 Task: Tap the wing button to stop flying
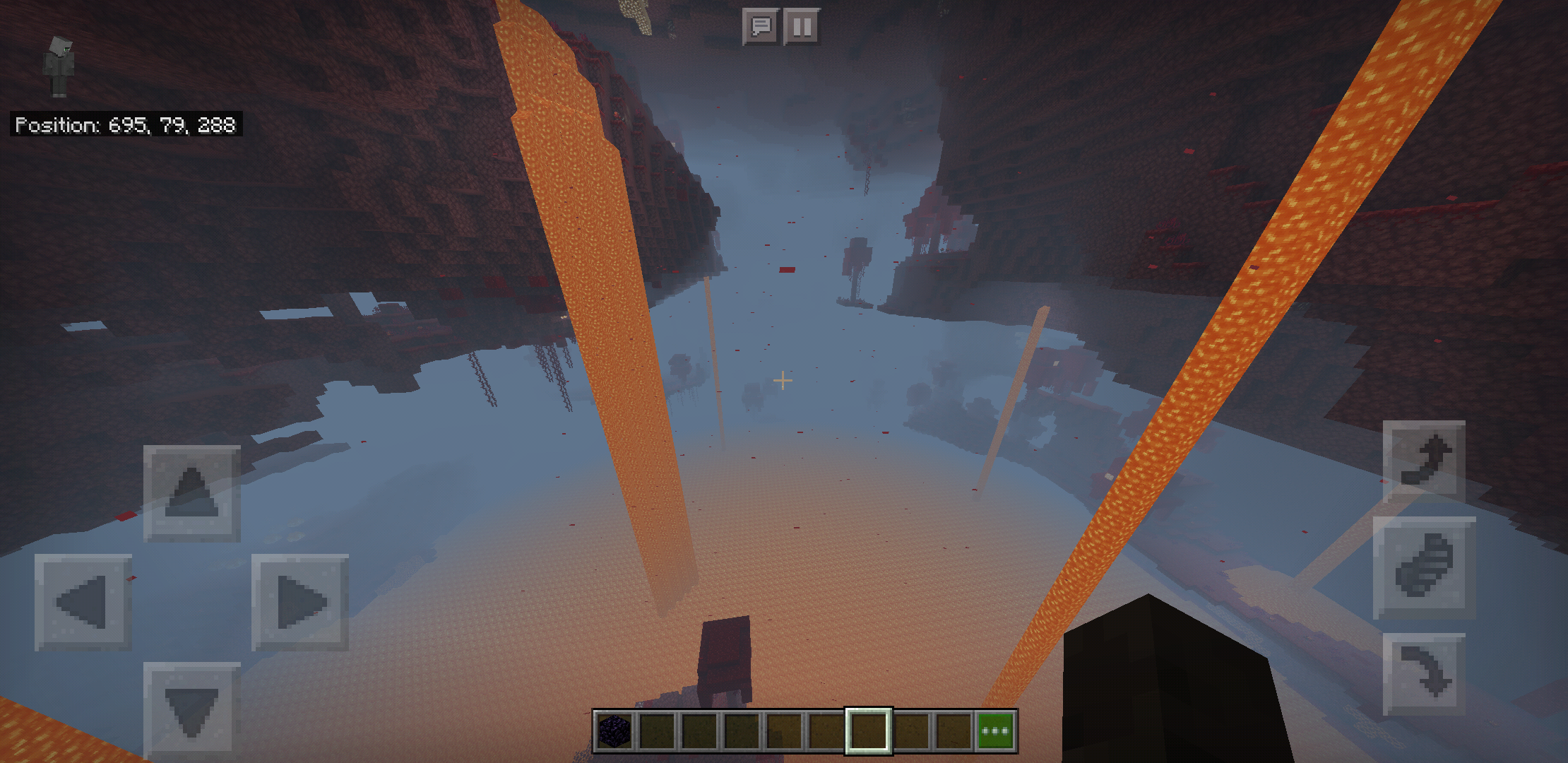click(x=1424, y=567)
